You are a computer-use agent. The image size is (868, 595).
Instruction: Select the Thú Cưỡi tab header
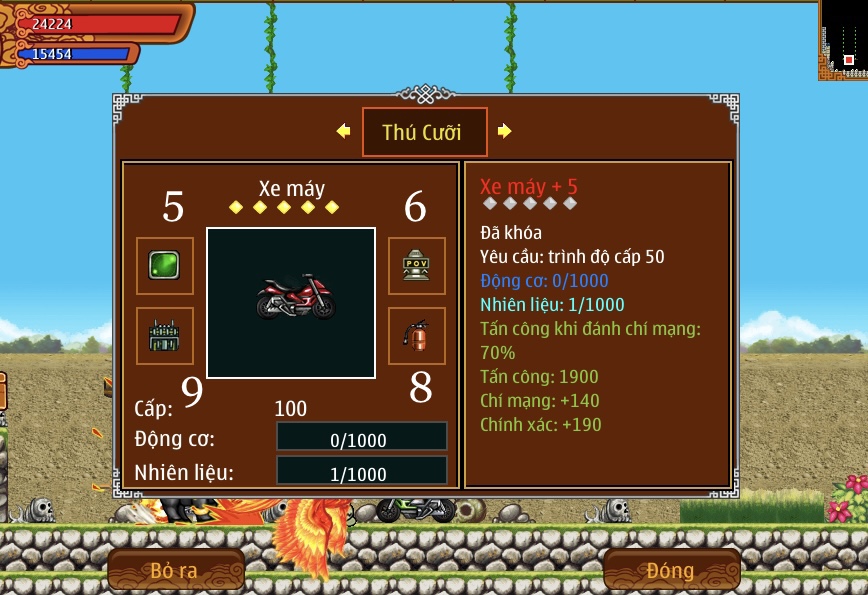pos(424,132)
